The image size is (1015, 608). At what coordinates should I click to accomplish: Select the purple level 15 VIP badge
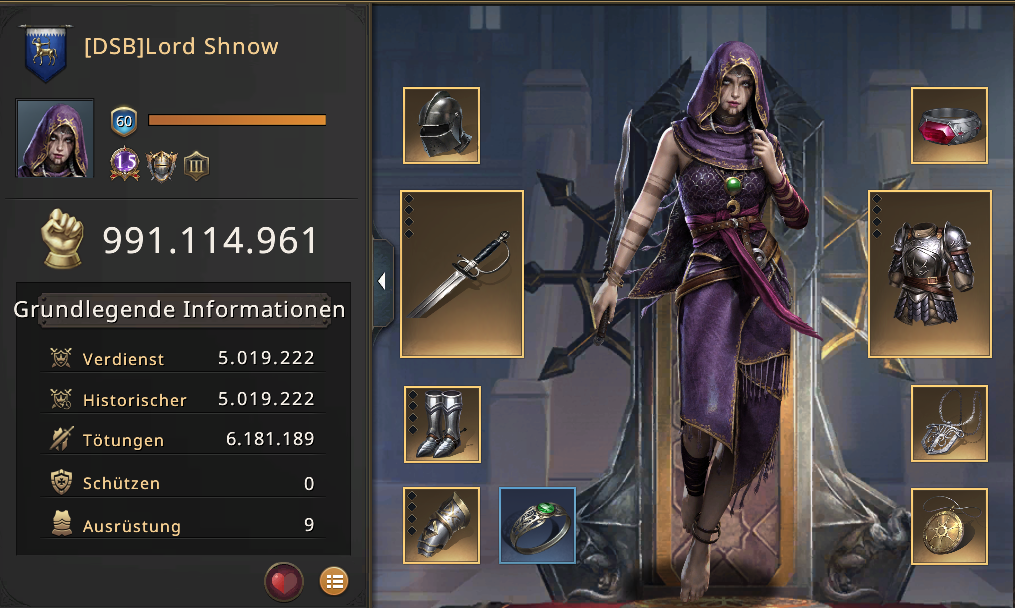[x=124, y=163]
